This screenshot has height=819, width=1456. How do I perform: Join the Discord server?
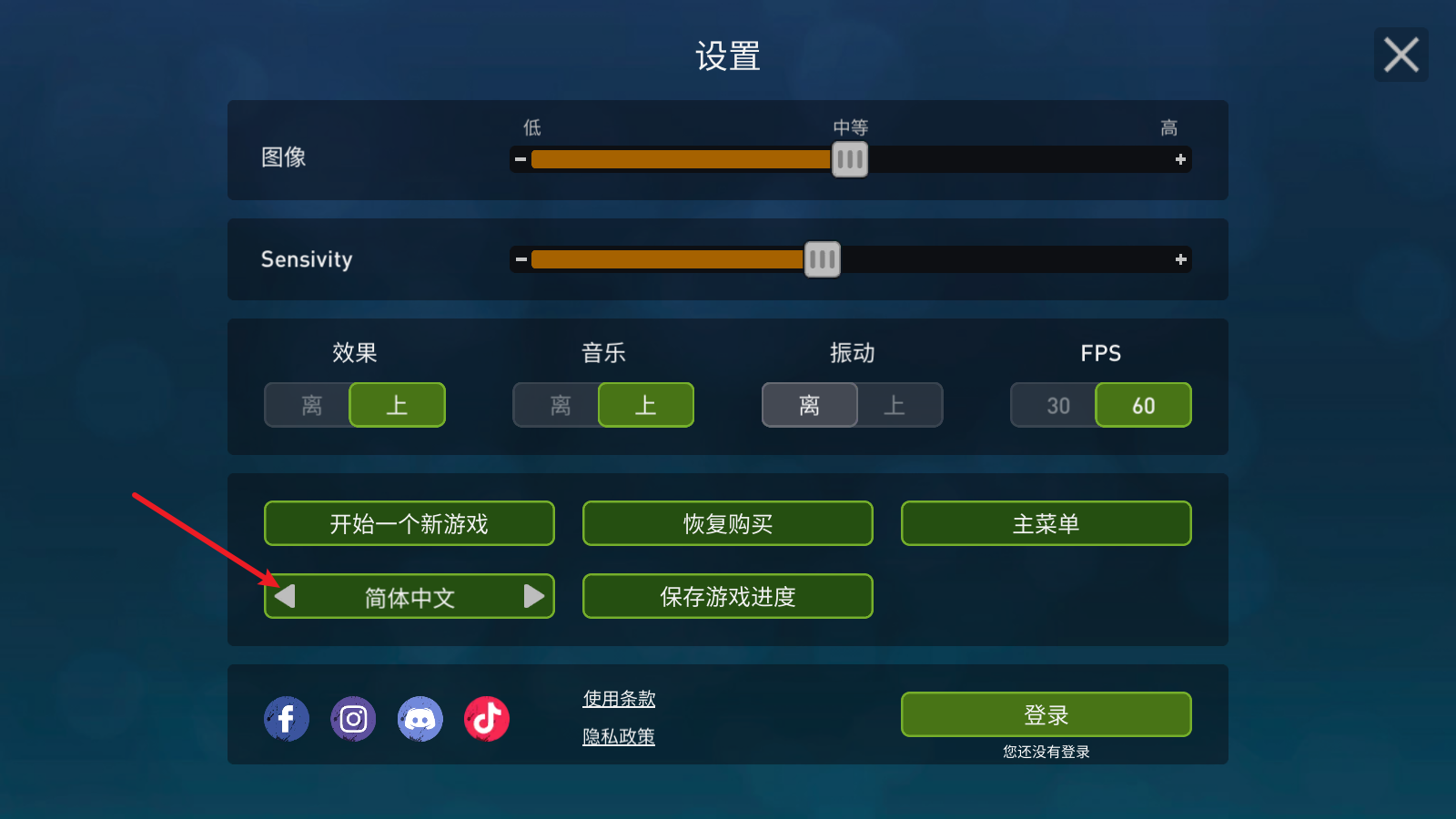coord(420,718)
